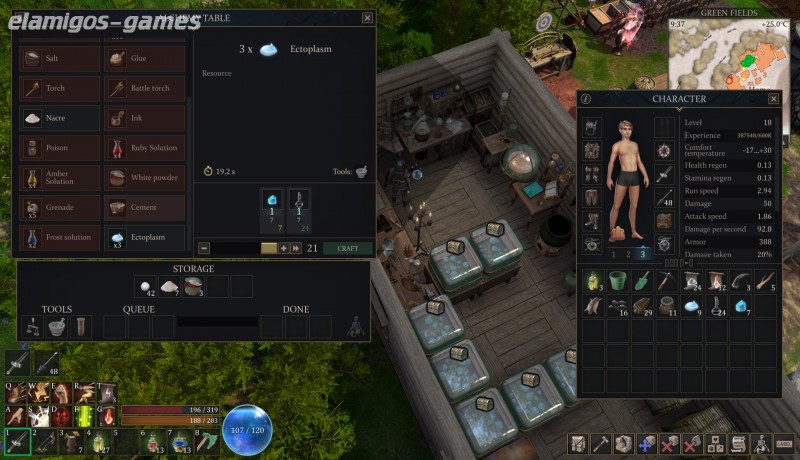Viewport: 800px width, 460px height.
Task: Choose the Glue recipe
Action: coord(144,59)
